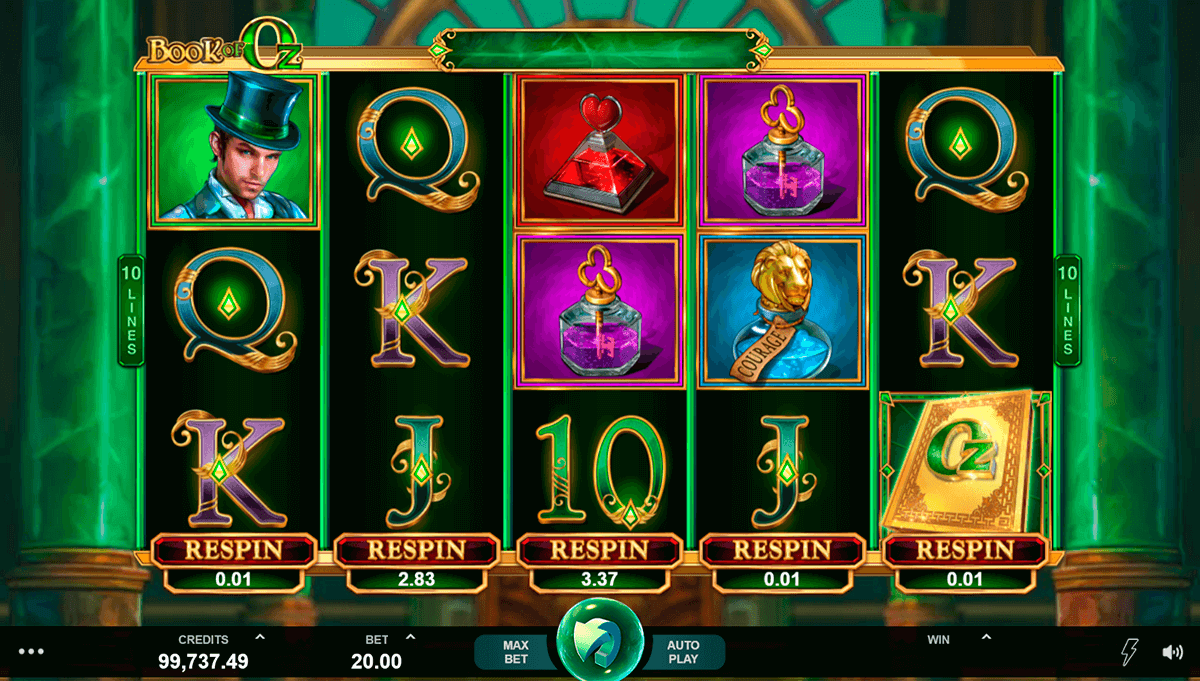Click the Respin button priced 2.83

click(x=416, y=550)
